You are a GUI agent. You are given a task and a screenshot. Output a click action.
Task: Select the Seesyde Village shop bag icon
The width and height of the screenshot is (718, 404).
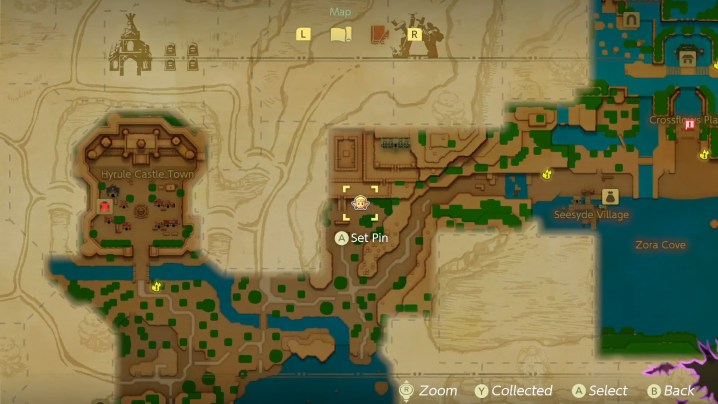pyautogui.click(x=610, y=196)
